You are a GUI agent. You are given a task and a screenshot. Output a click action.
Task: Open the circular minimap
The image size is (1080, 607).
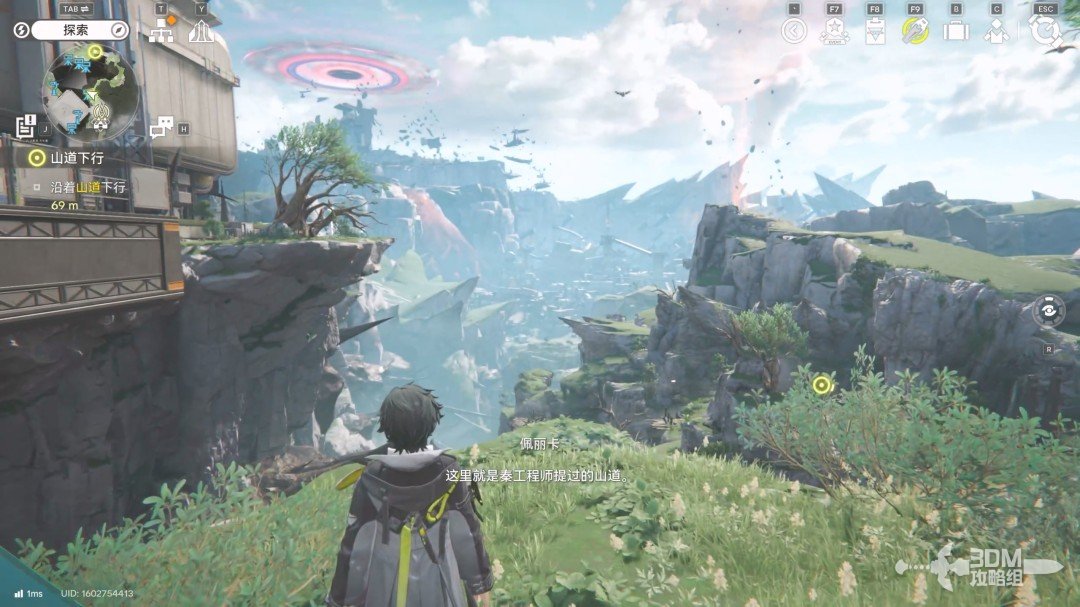tap(90, 93)
